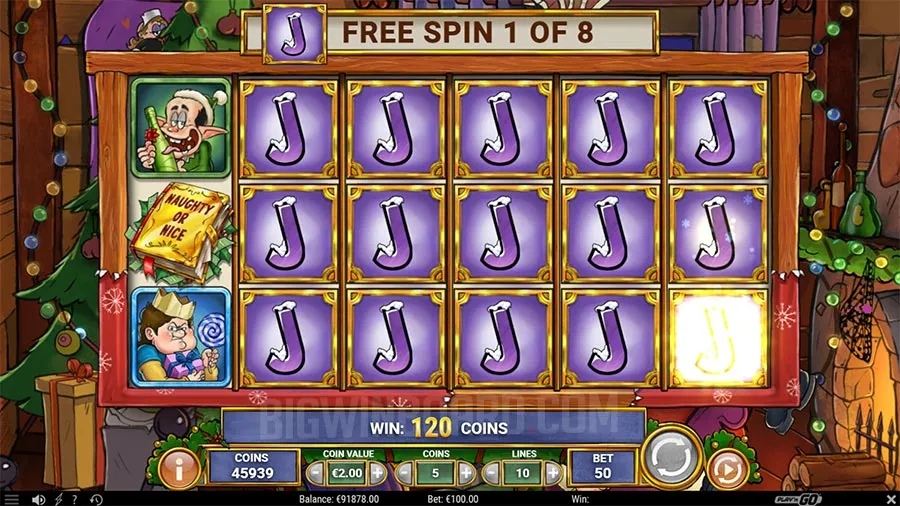The image size is (900, 506).
Task: Raise the number of coins
Action: (466, 472)
